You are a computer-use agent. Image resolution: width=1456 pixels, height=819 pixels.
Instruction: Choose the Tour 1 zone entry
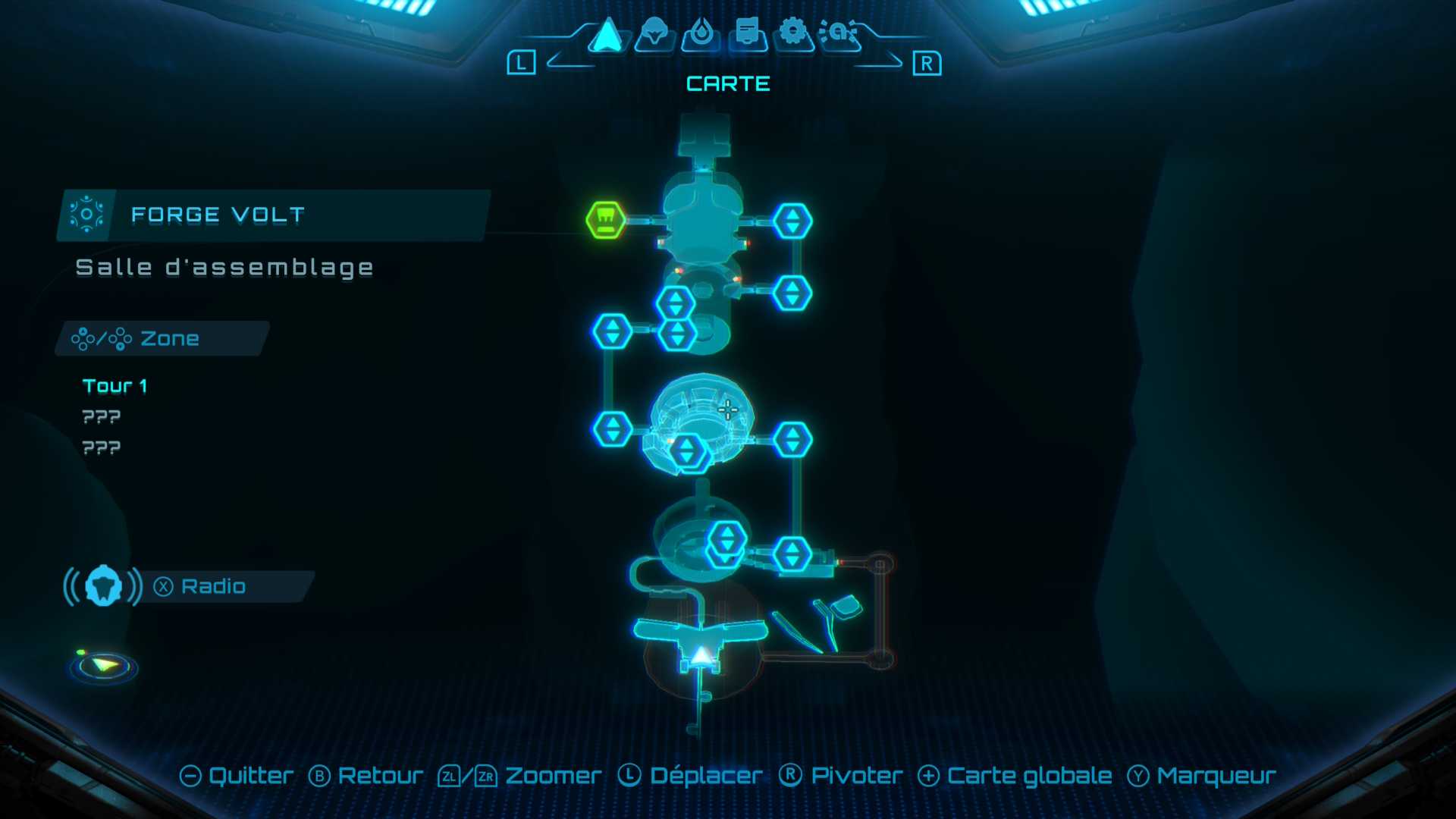click(115, 386)
